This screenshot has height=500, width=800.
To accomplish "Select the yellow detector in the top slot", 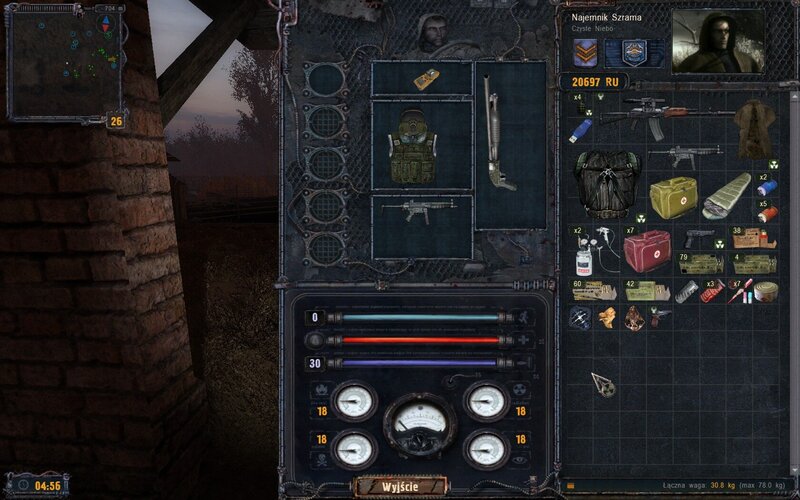I will 423,78.
